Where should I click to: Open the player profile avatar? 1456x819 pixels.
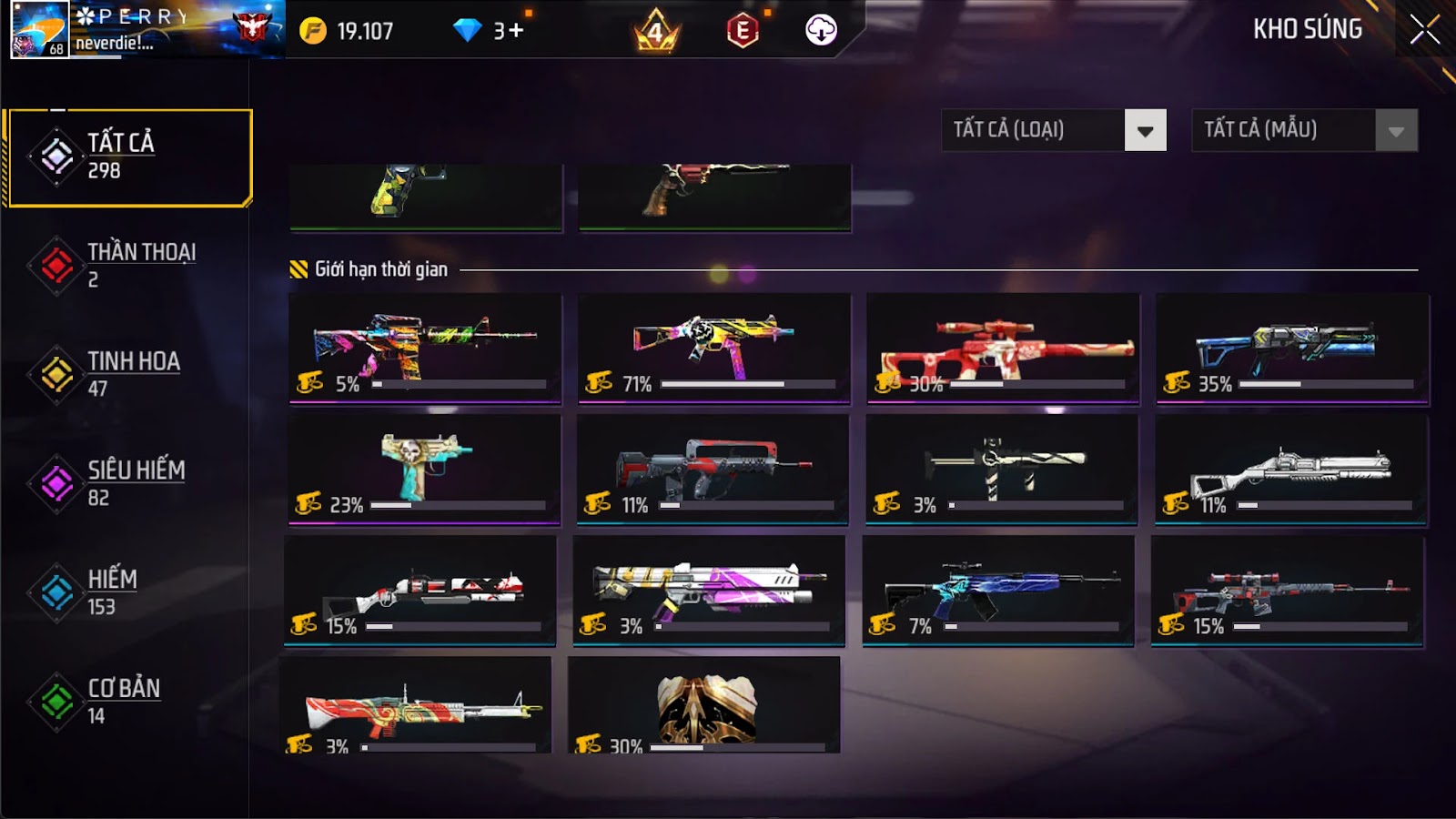pos(39,30)
